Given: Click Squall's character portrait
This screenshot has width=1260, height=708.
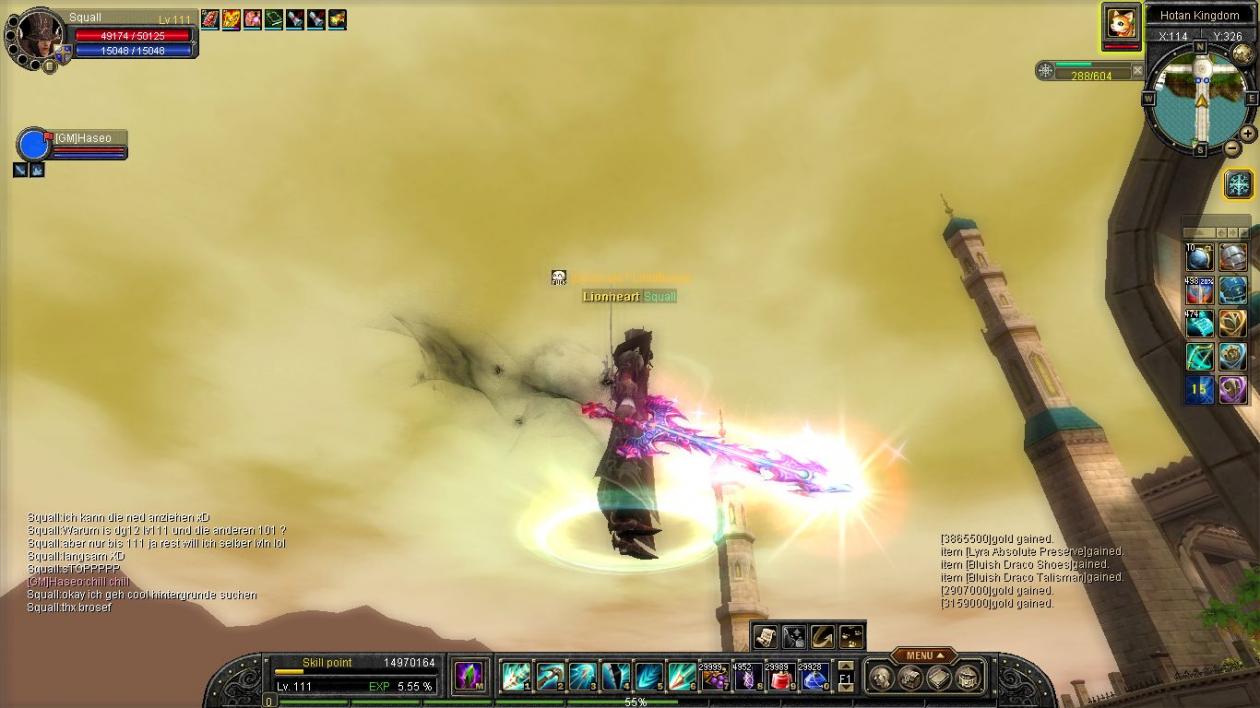Looking at the screenshot, I should [x=38, y=40].
